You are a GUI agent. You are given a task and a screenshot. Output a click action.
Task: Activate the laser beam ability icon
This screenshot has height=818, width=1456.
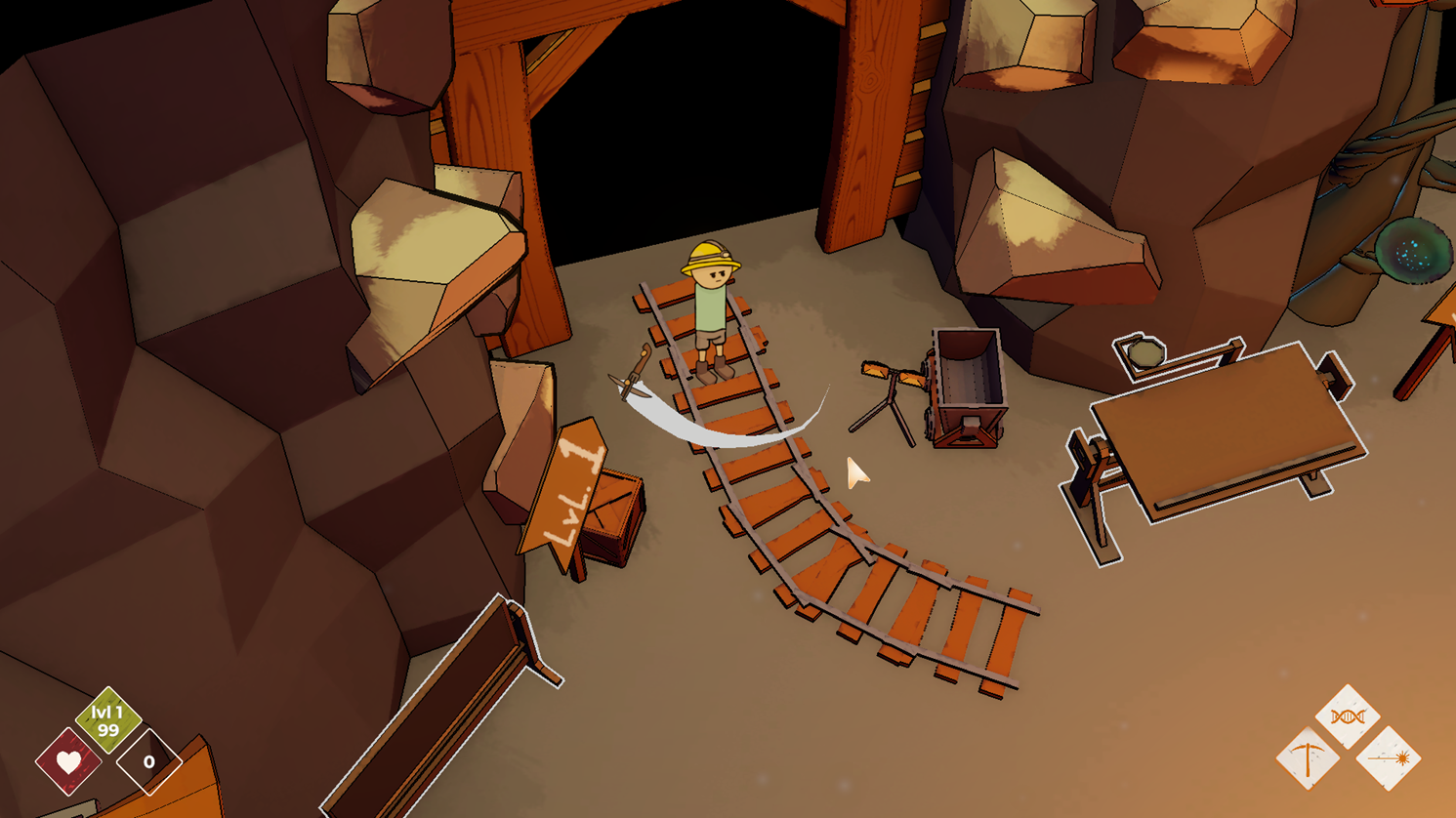point(1388,758)
